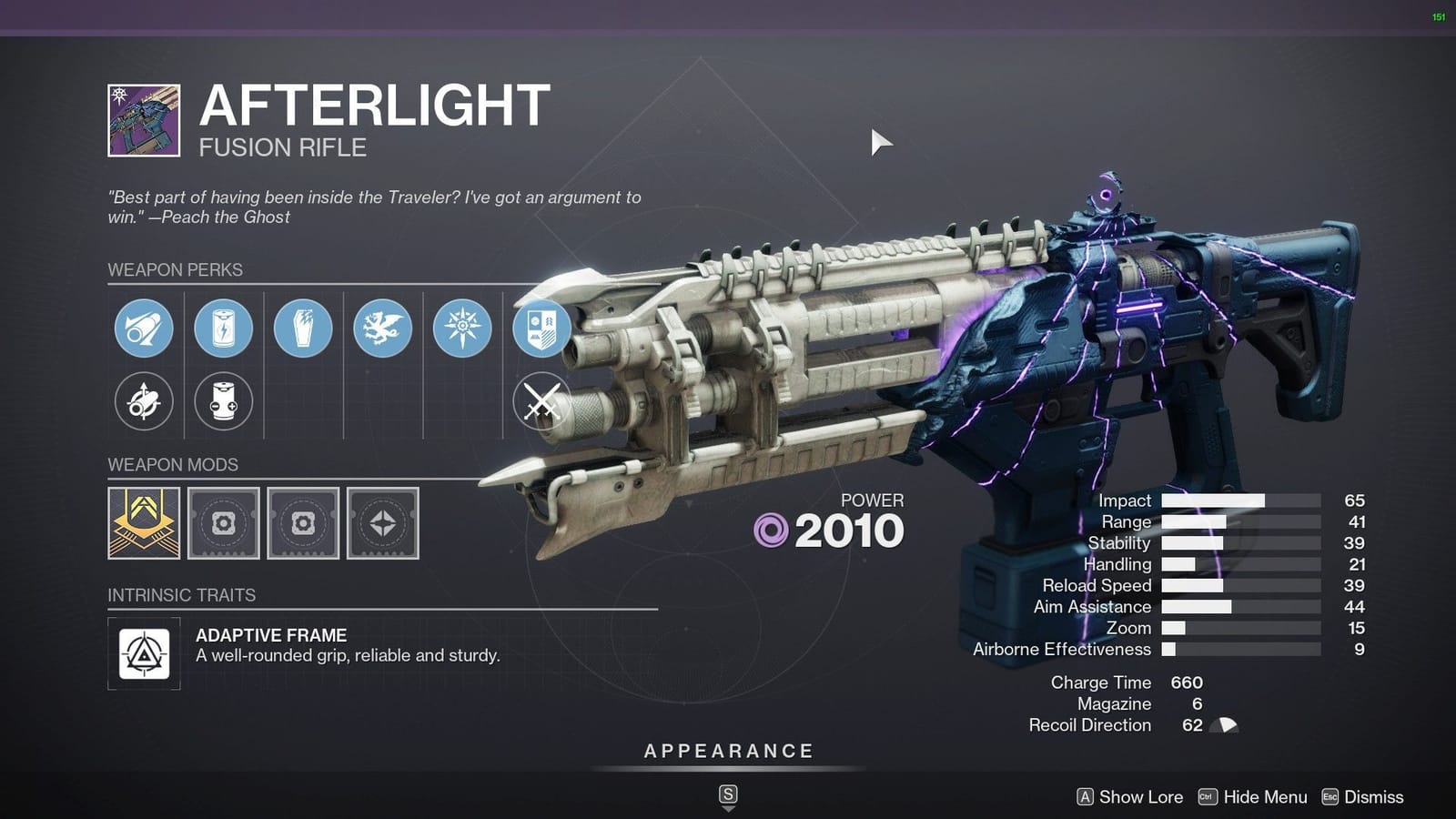Select the gold weapon ornament mod slot
The width and height of the screenshot is (1456, 819).
146,523
